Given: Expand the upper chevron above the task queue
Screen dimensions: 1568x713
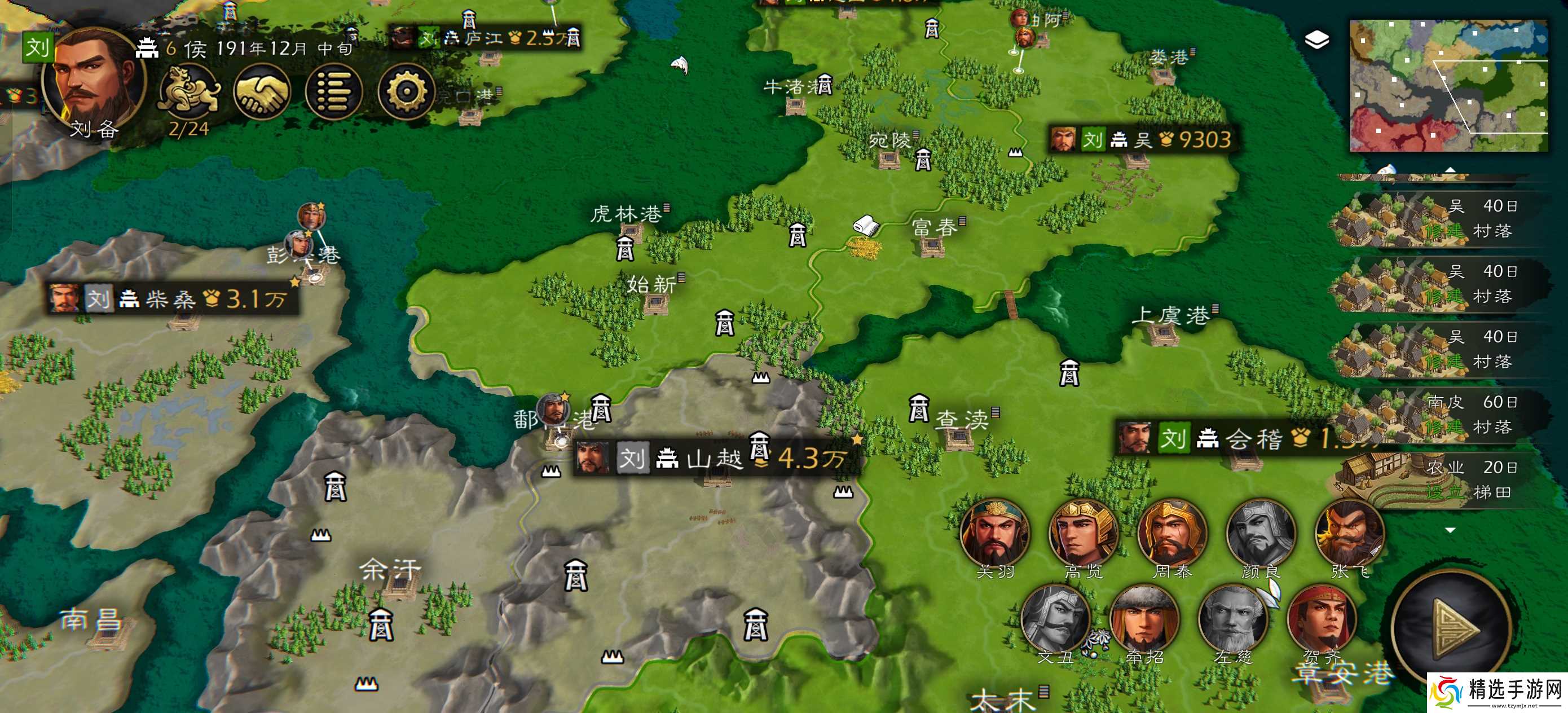Looking at the screenshot, I should [1450, 170].
